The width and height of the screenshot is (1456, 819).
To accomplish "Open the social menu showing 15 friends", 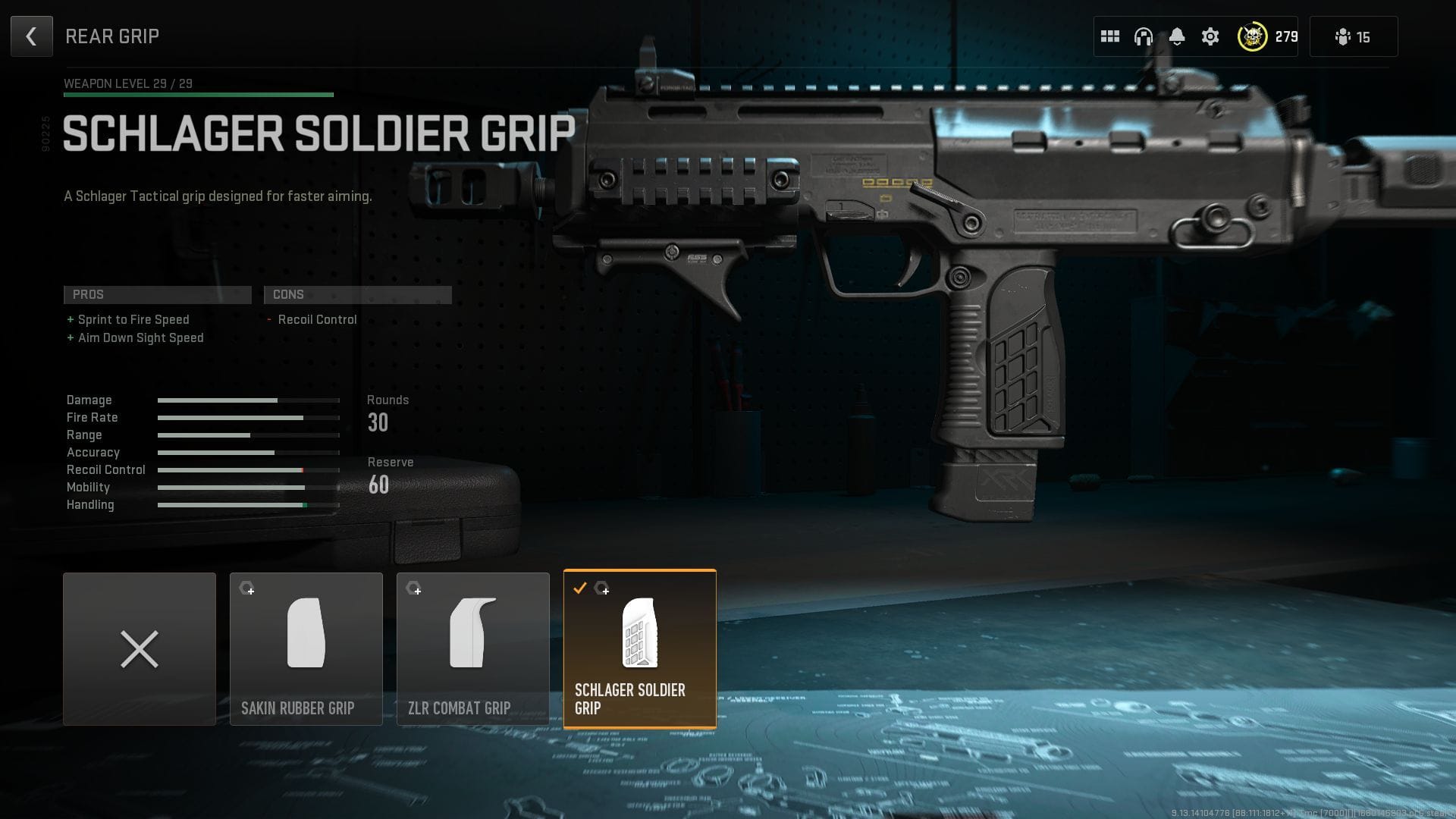I will tap(1353, 36).
